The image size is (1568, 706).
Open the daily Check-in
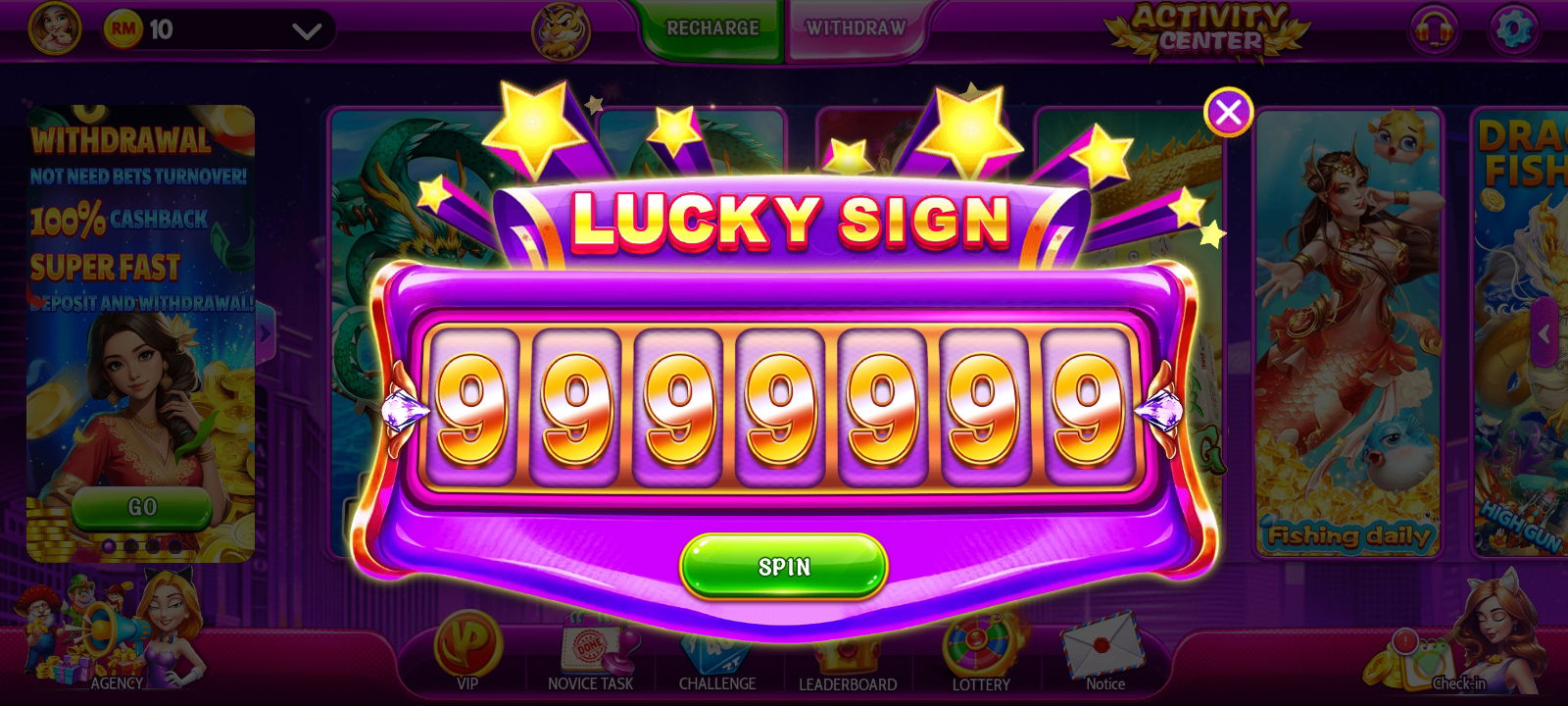pyautogui.click(x=1441, y=652)
